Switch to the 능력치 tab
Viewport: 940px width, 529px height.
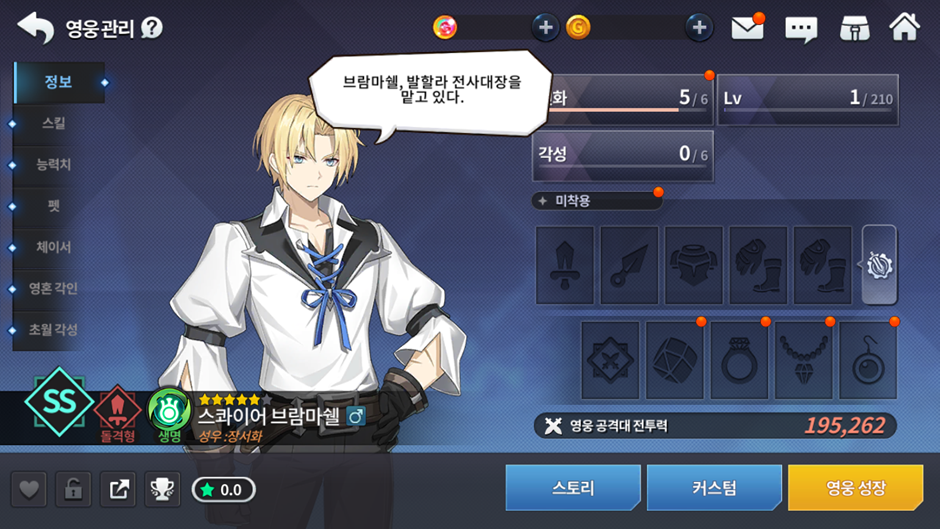54,165
